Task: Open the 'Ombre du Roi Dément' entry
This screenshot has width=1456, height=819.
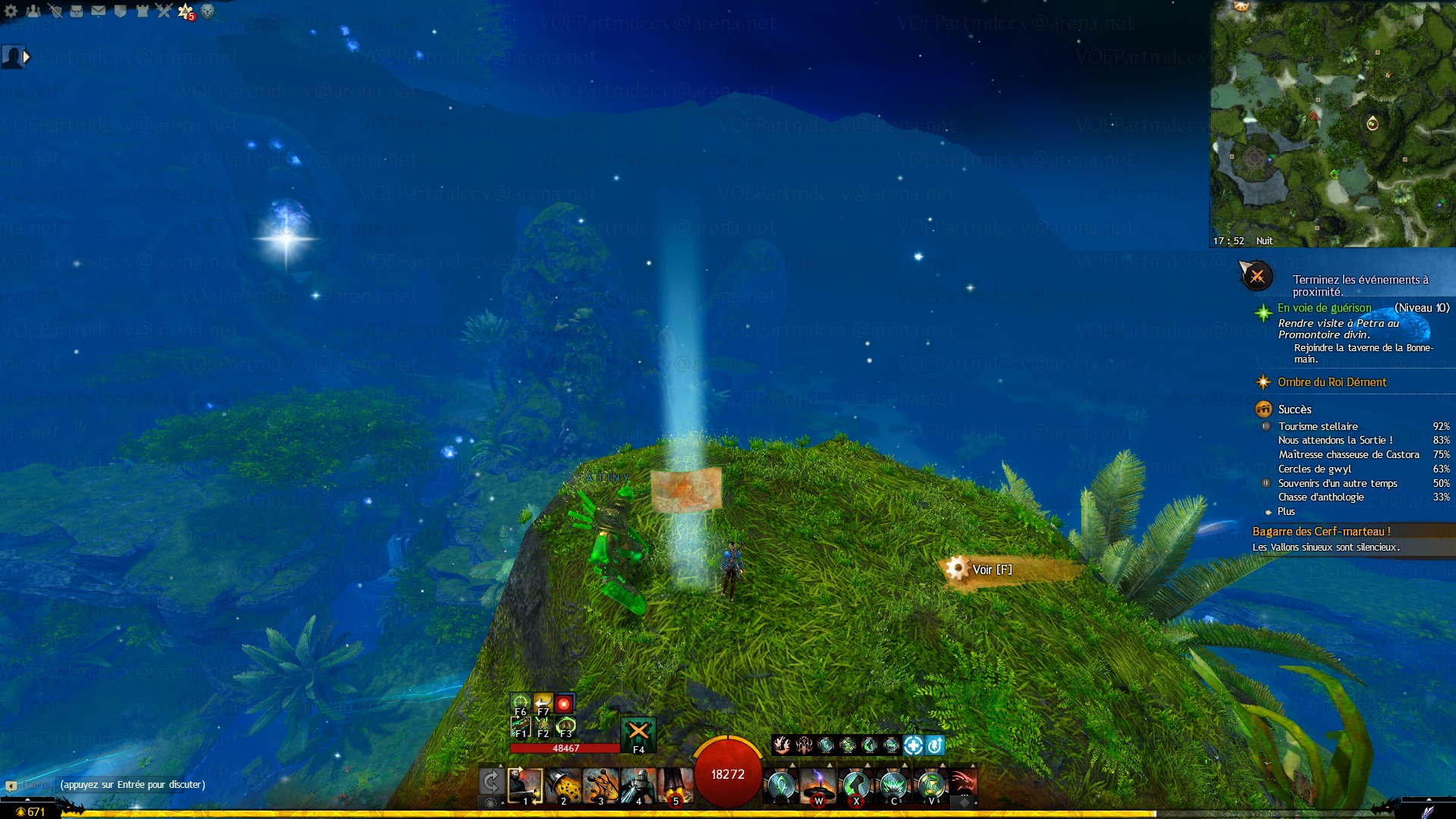Action: tap(1332, 382)
